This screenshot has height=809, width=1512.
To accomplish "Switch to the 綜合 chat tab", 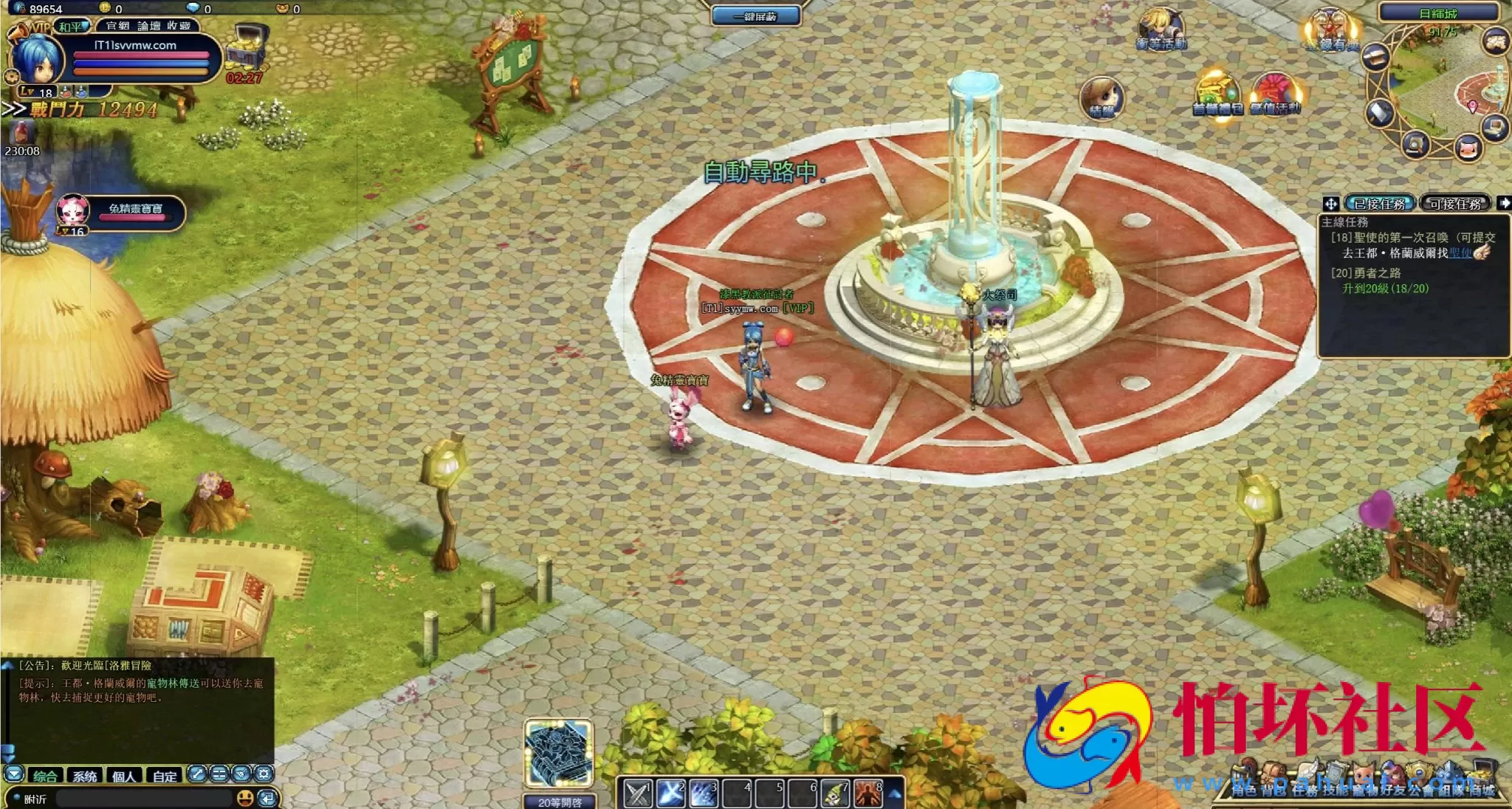I will coord(44,776).
